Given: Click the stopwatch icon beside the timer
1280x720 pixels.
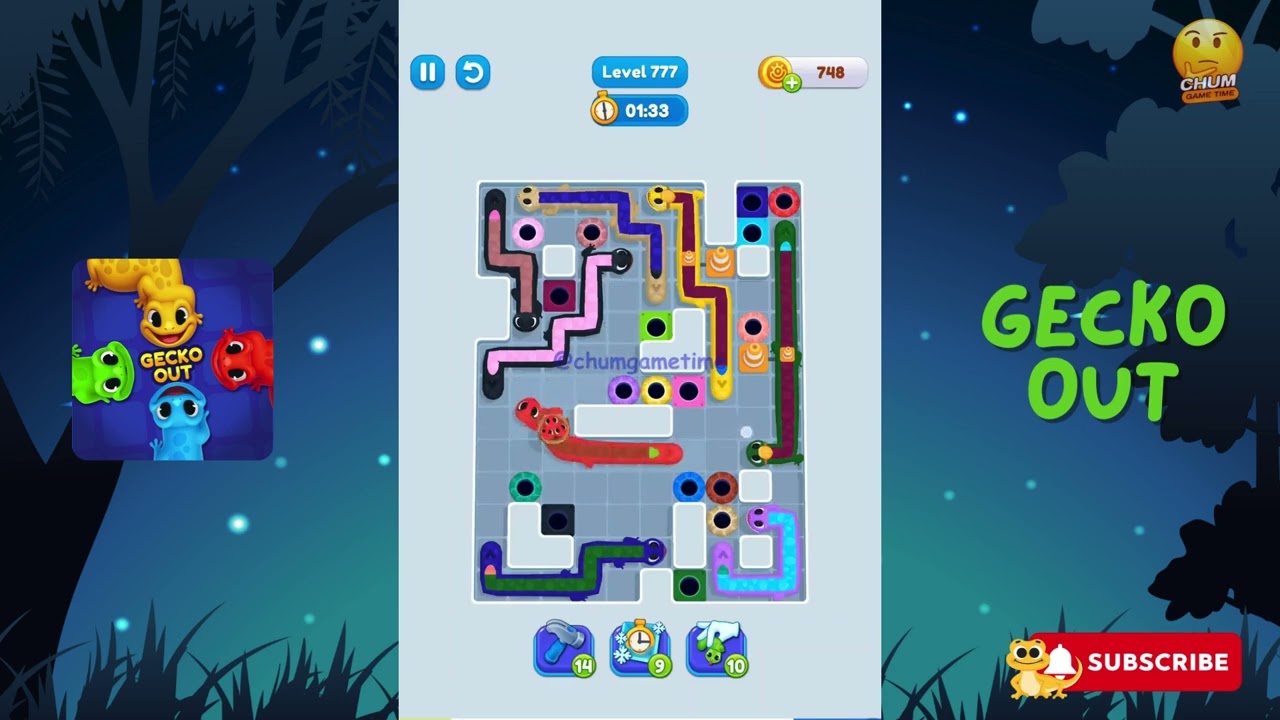Looking at the screenshot, I should [603, 111].
